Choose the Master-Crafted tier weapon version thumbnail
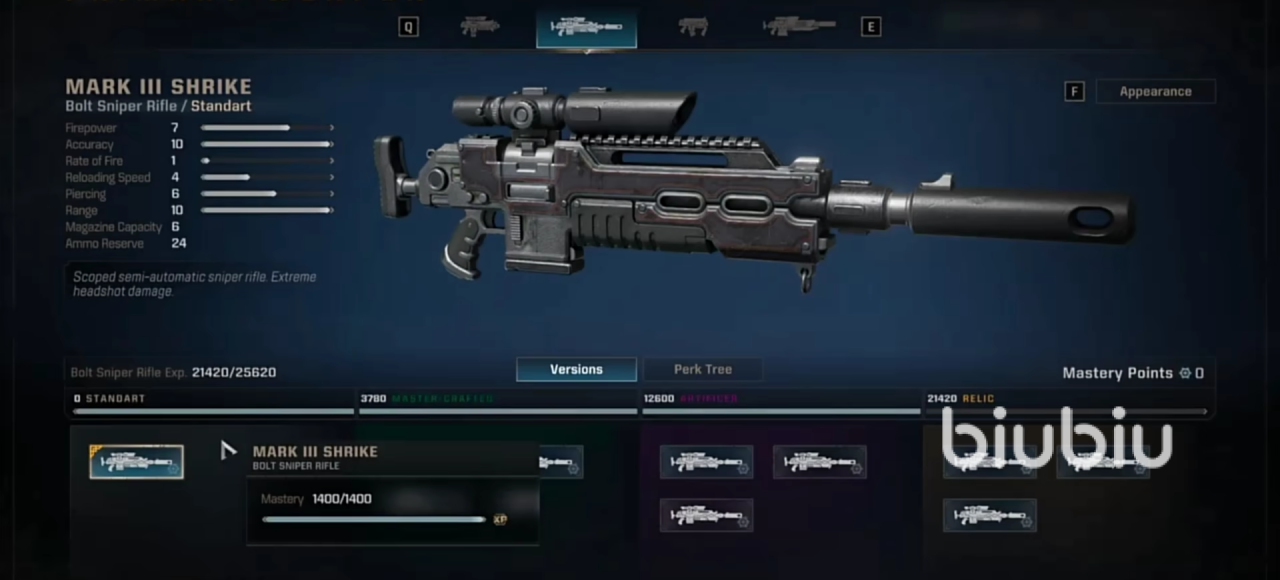 [x=562, y=462]
